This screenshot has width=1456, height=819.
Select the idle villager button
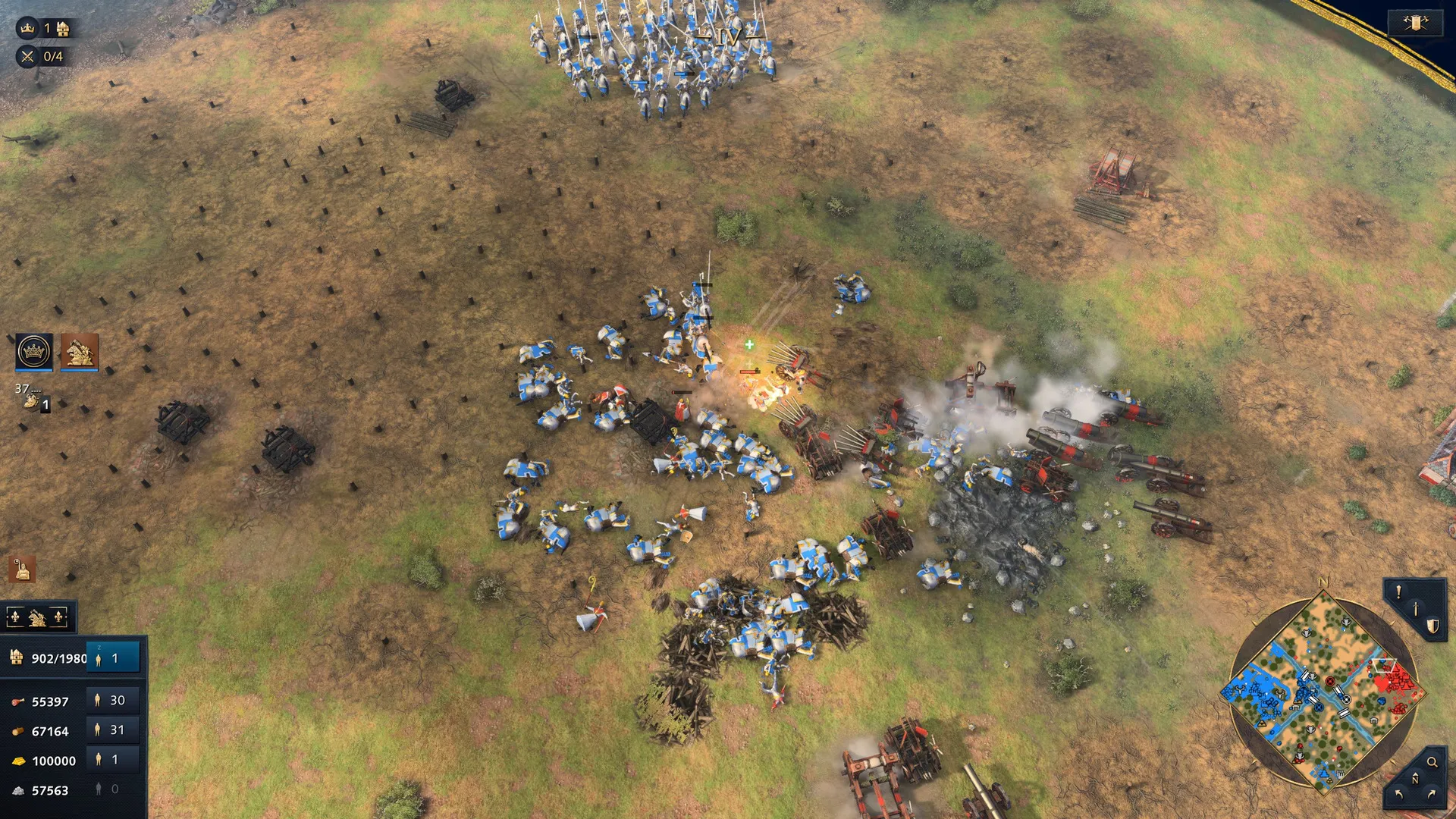(114, 658)
